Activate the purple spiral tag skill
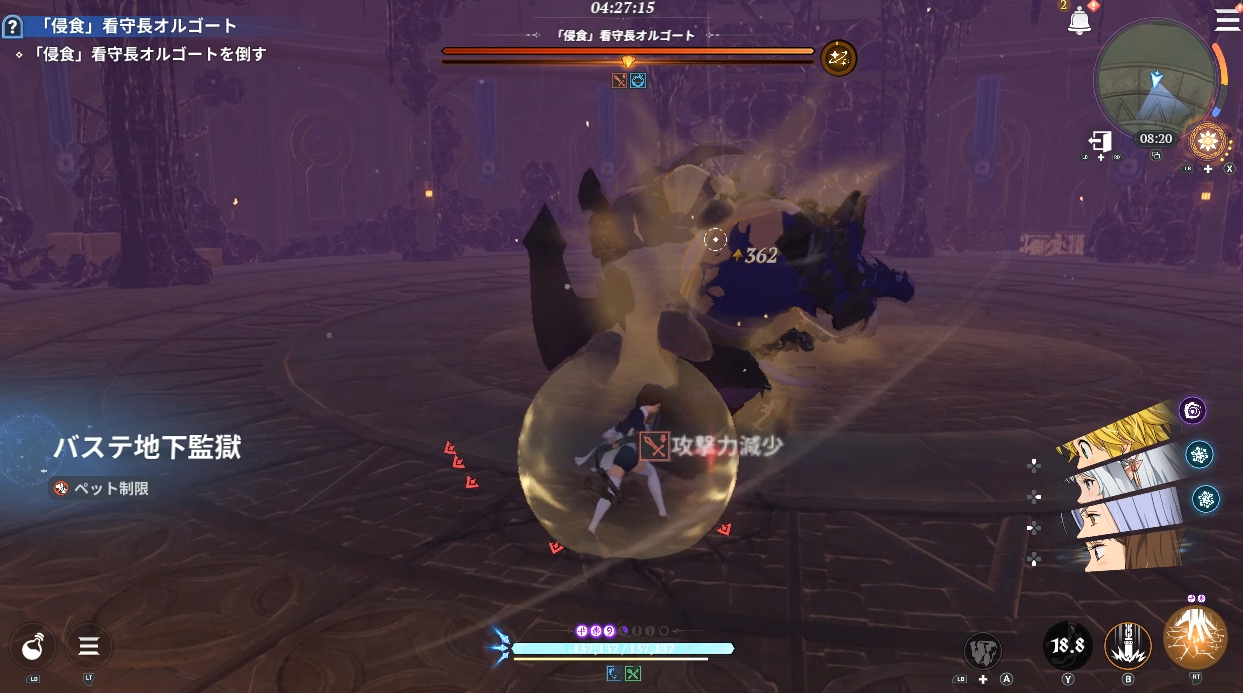Screen dimensions: 1243x693 [1192, 410]
